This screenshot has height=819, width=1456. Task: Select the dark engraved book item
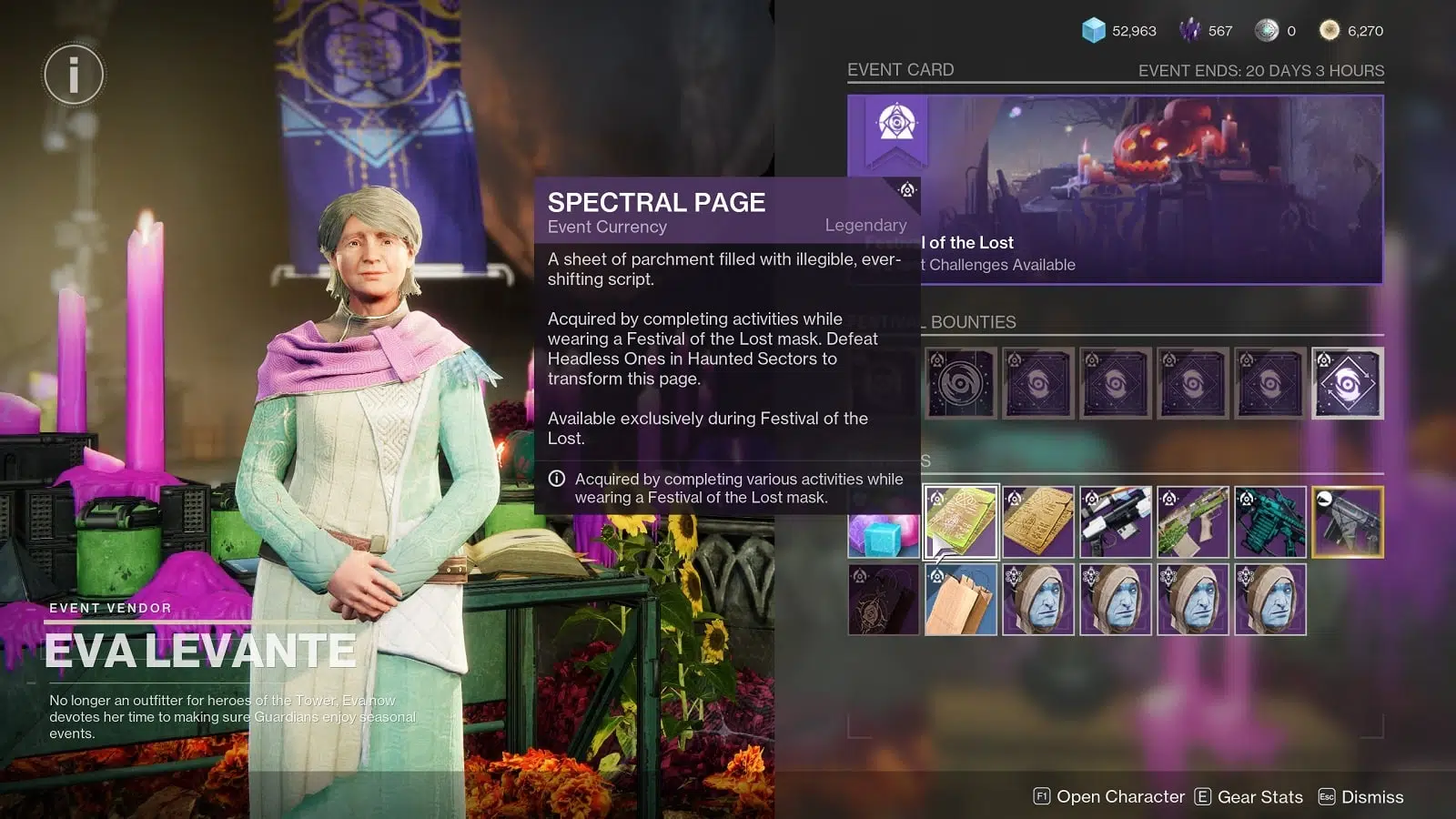click(884, 600)
